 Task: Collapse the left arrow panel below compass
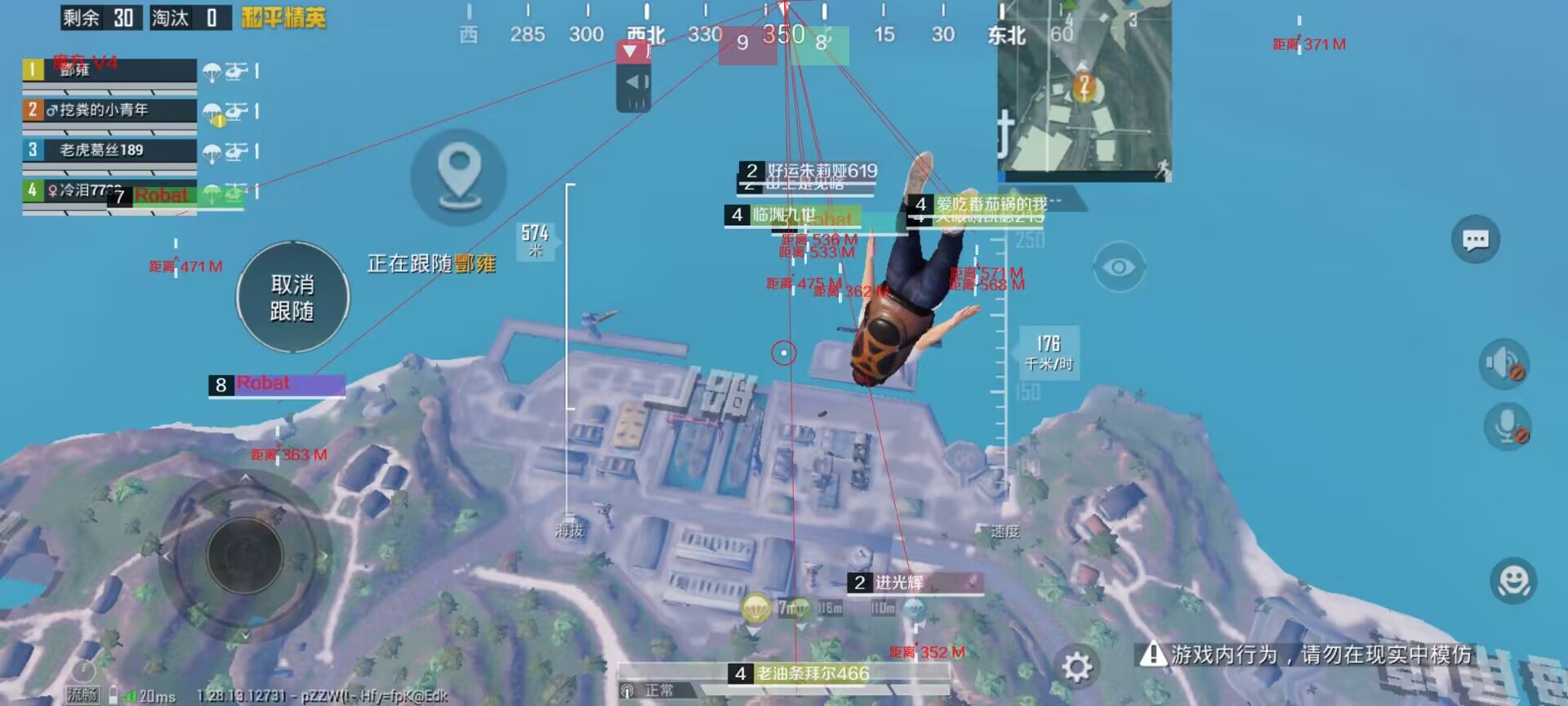point(635,81)
